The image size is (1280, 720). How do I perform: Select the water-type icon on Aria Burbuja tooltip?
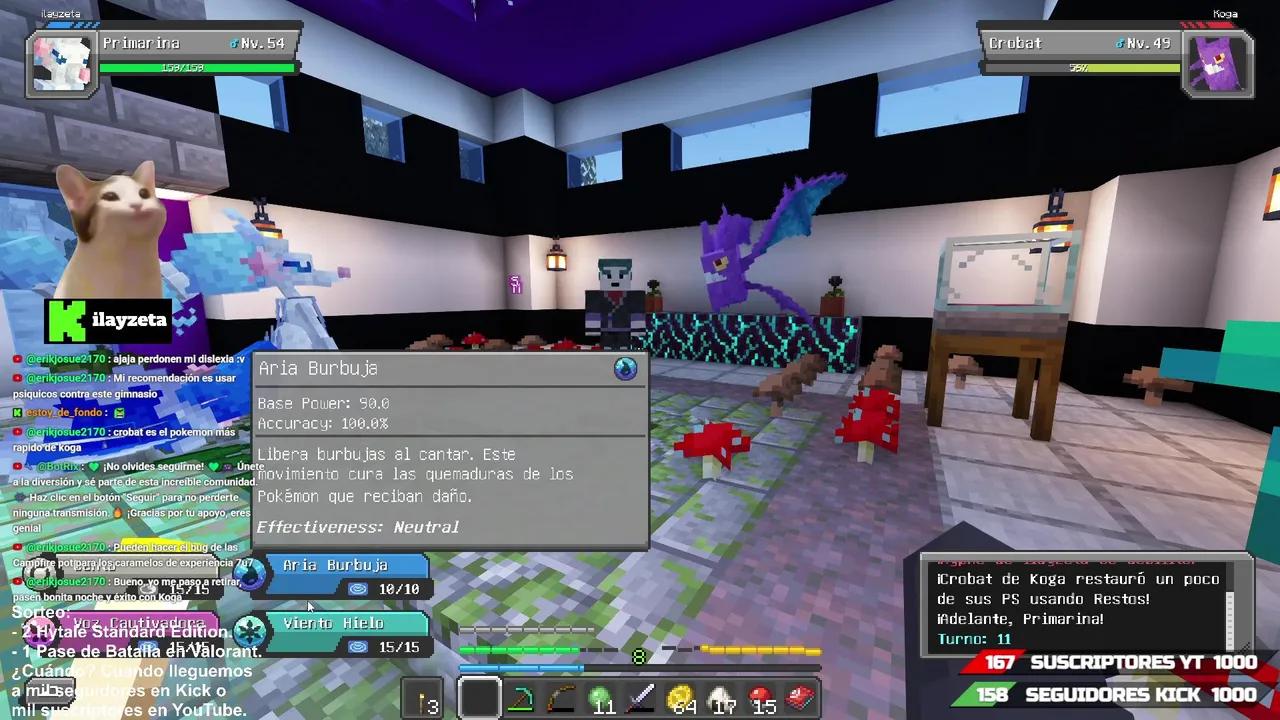tap(625, 368)
